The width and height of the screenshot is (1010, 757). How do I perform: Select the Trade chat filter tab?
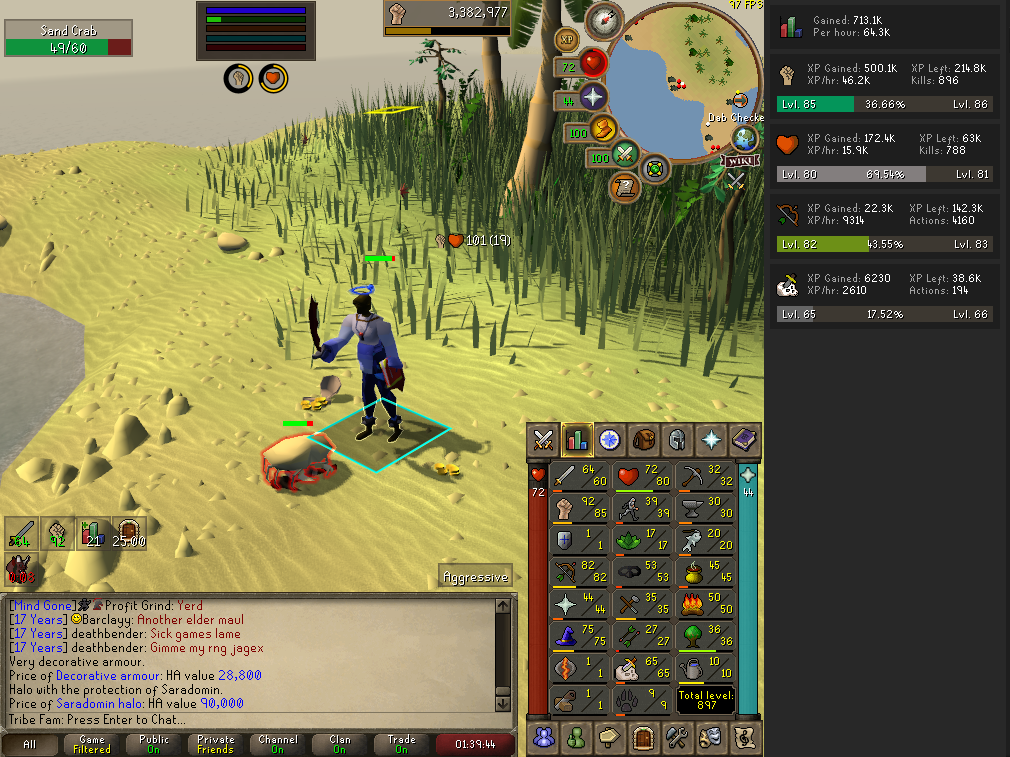pyautogui.click(x=401, y=744)
